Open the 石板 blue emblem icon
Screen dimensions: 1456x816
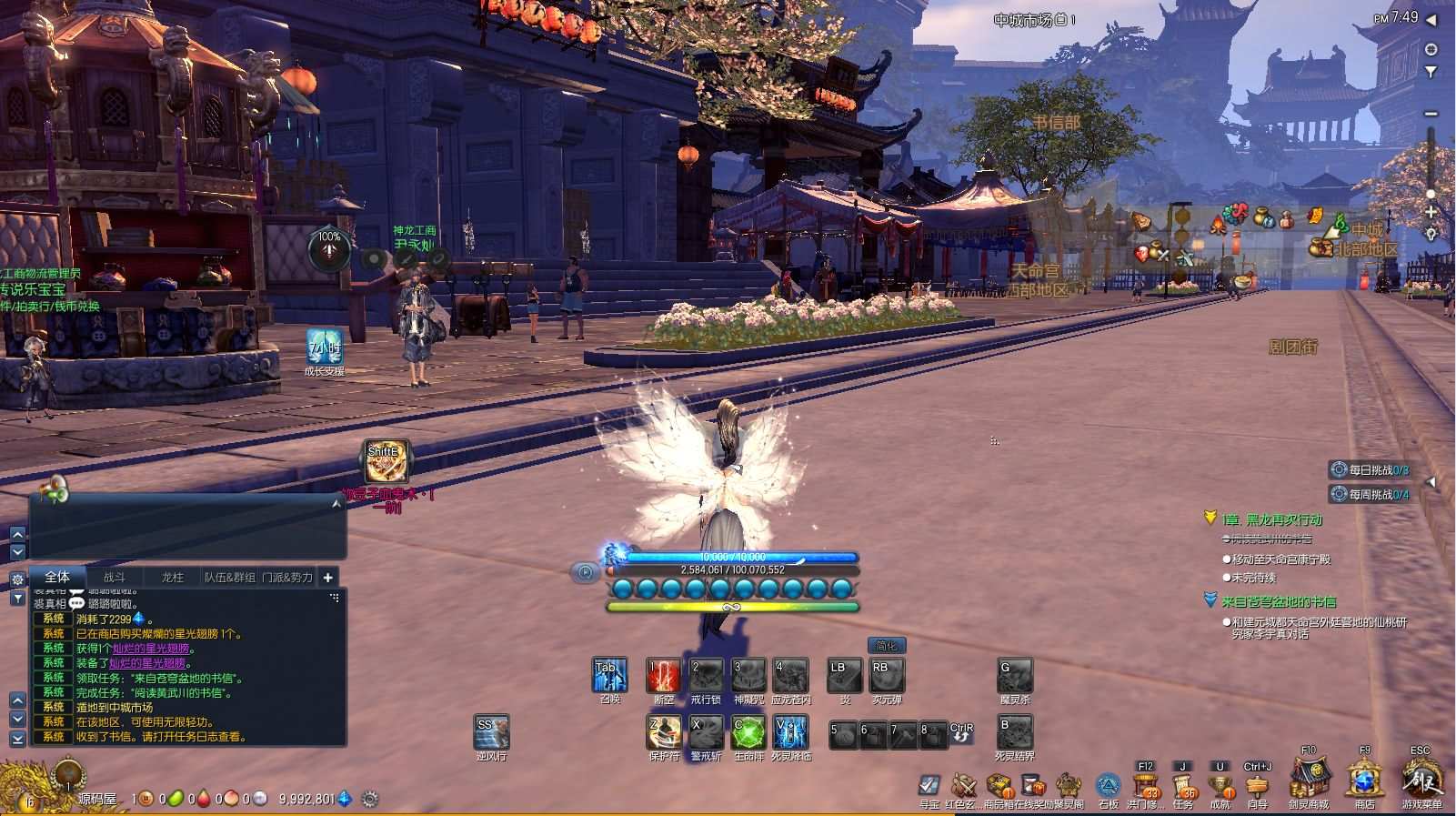pos(1108,784)
